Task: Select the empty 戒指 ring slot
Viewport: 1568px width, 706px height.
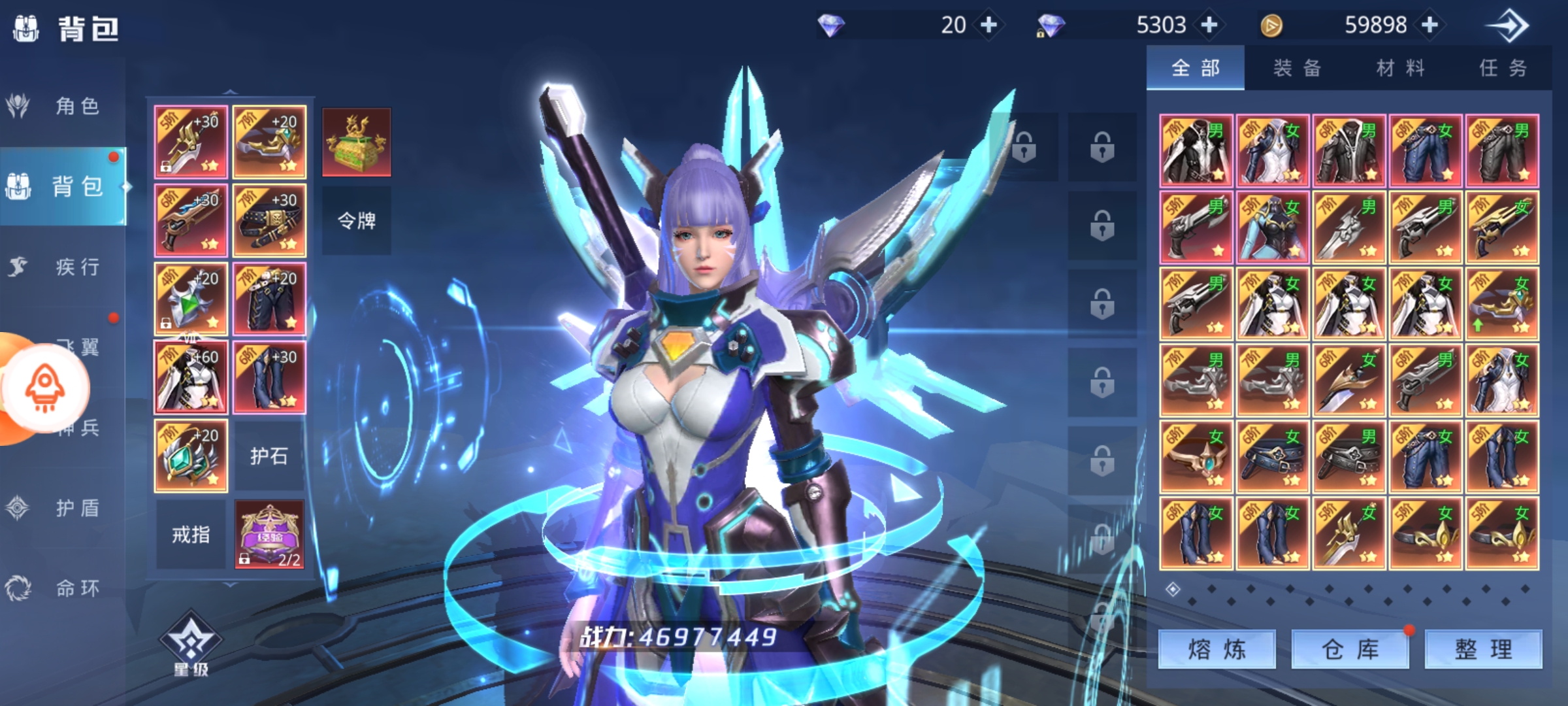Action: pos(191,535)
